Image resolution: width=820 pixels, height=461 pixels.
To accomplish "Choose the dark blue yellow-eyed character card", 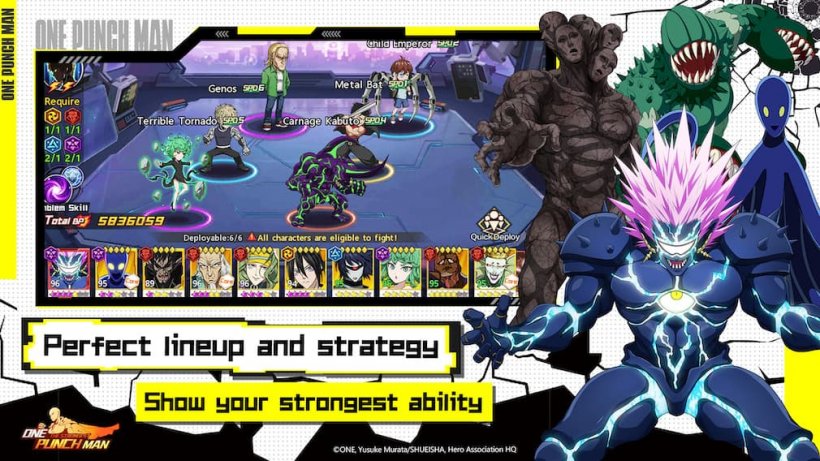I will [116, 271].
